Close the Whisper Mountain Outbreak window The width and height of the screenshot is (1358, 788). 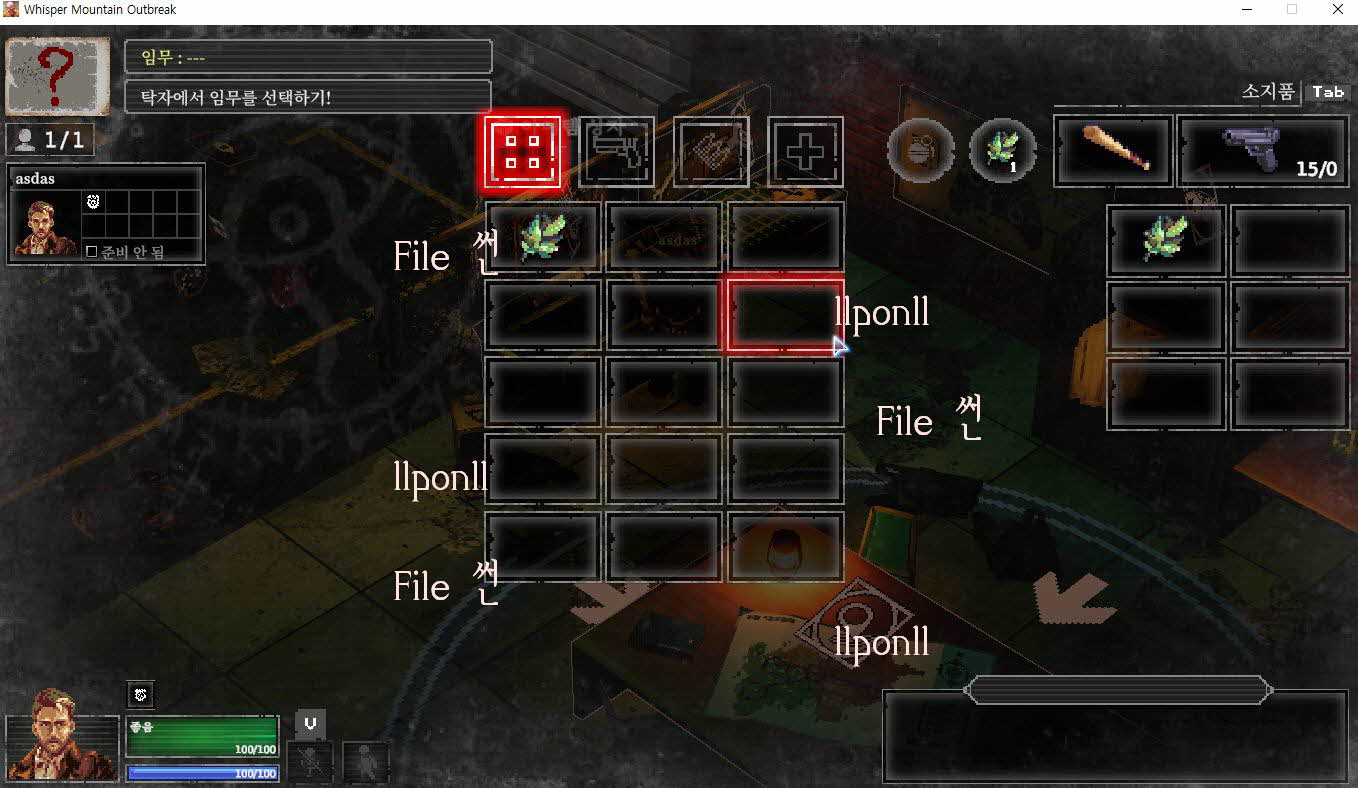click(1337, 10)
